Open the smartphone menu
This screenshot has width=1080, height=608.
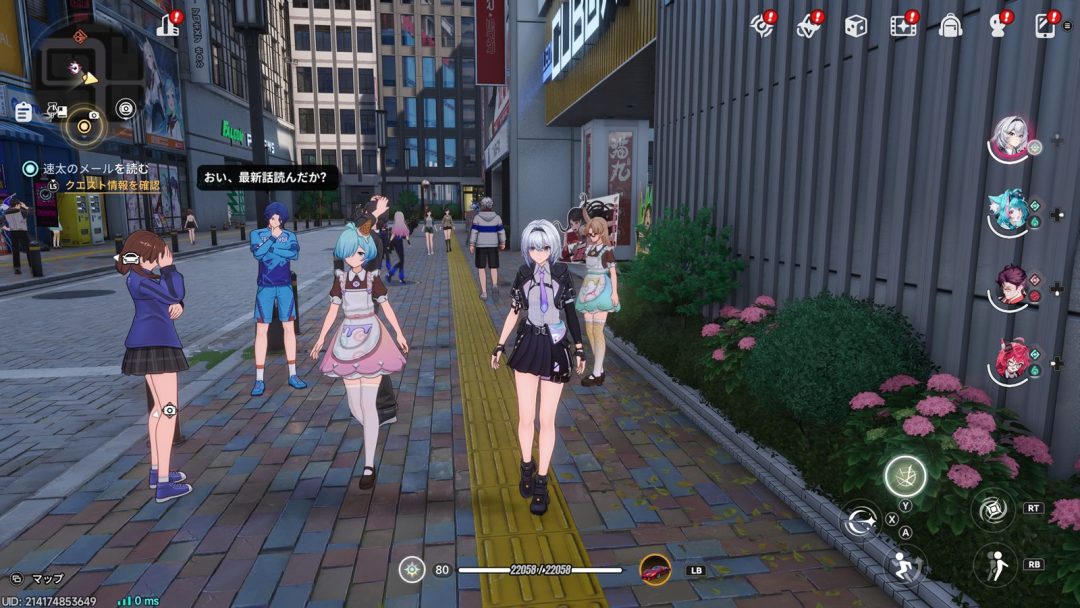1045,26
